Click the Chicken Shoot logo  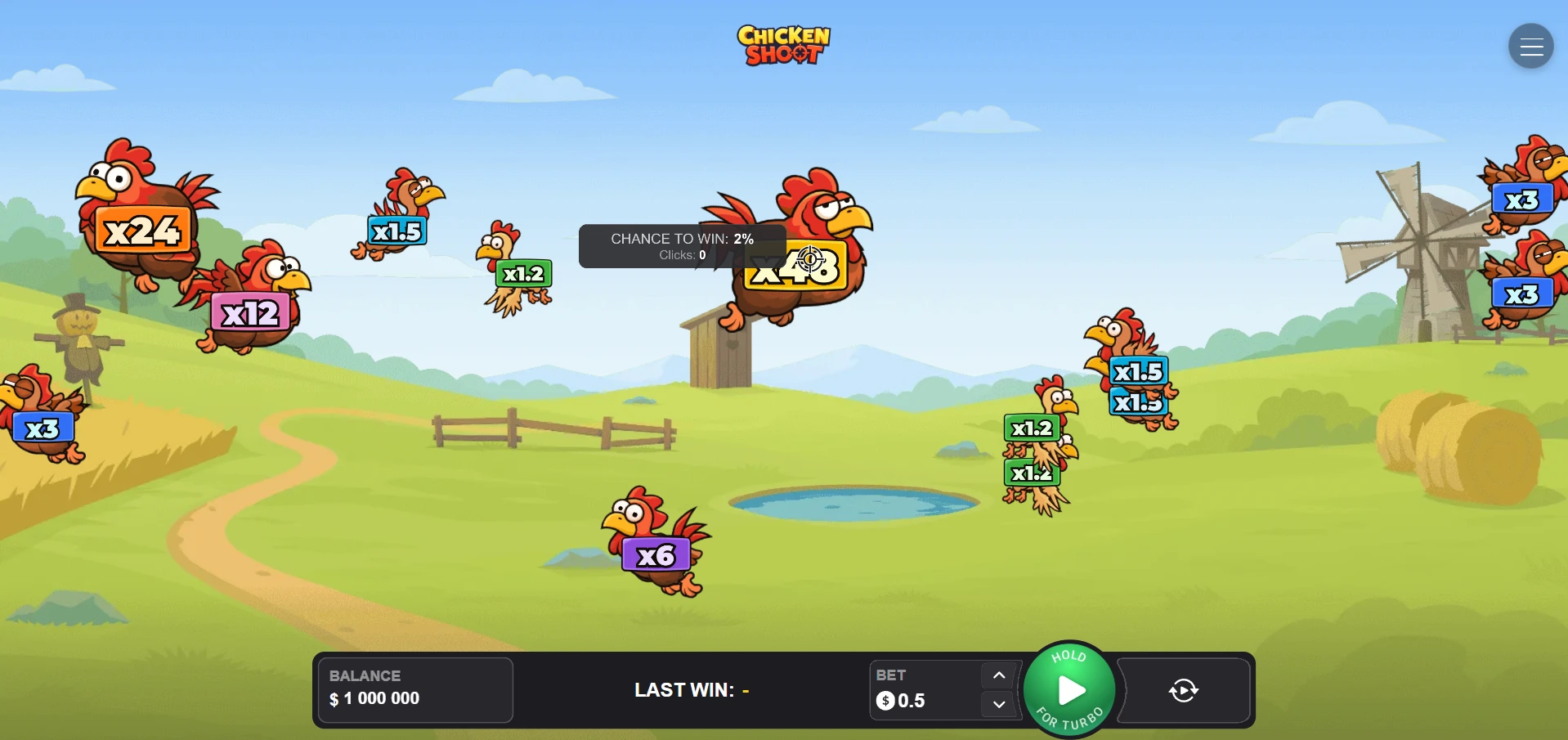click(x=782, y=45)
